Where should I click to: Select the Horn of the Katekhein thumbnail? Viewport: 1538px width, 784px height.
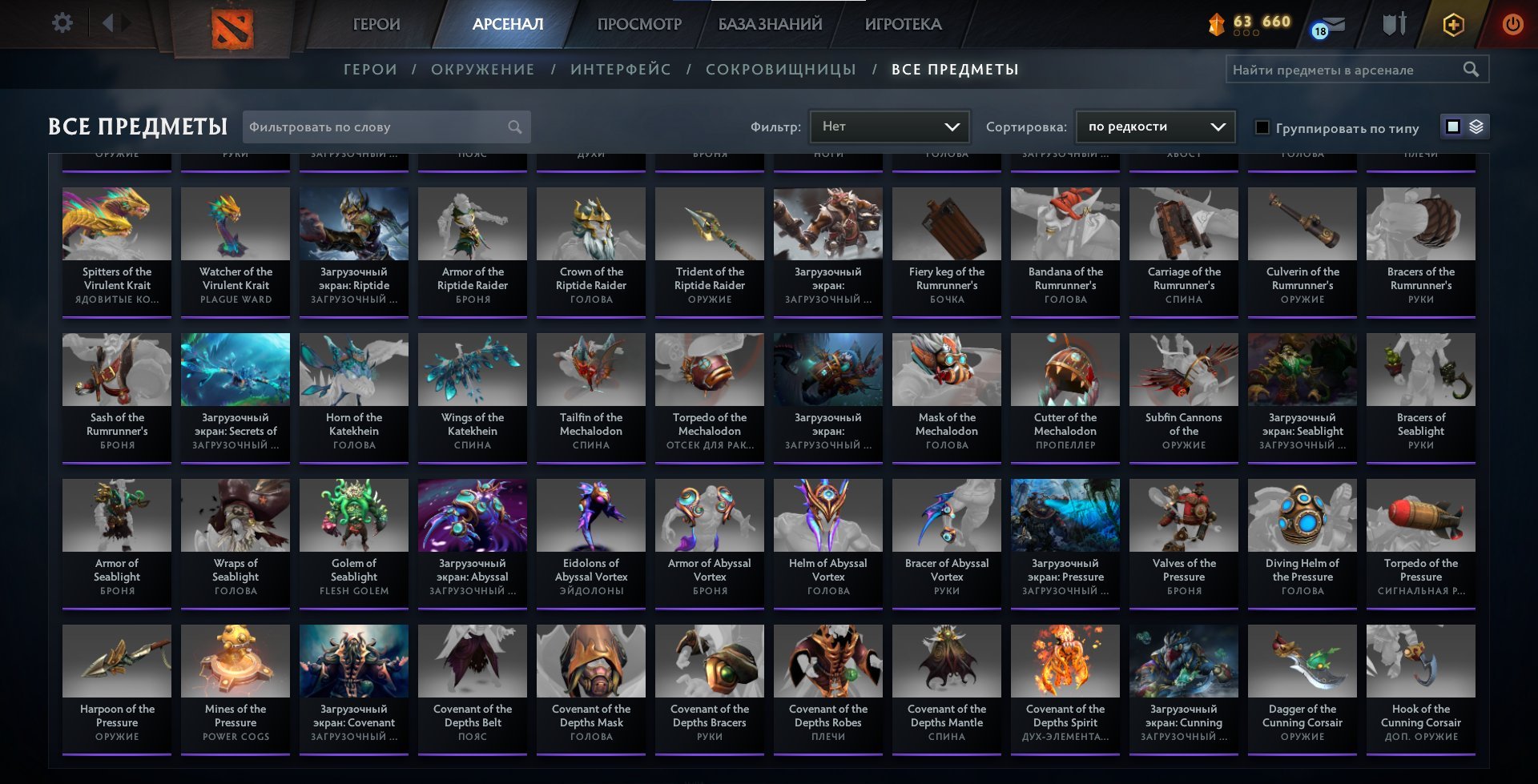tap(353, 369)
